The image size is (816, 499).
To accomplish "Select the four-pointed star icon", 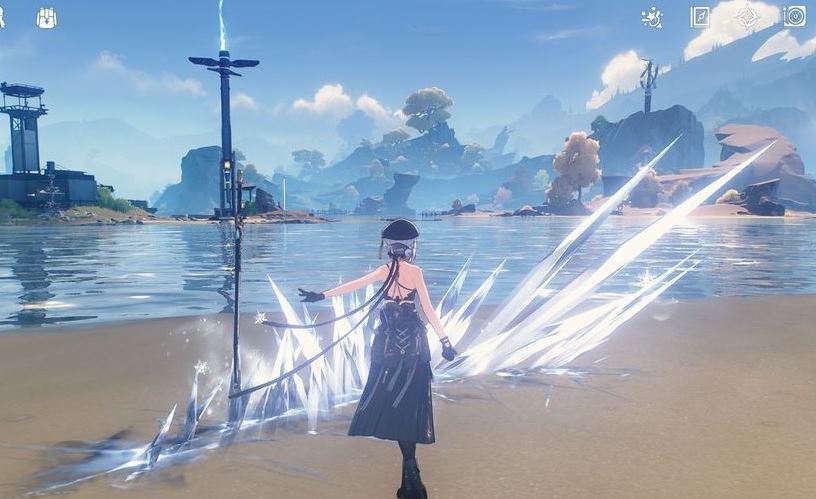I will [747, 17].
